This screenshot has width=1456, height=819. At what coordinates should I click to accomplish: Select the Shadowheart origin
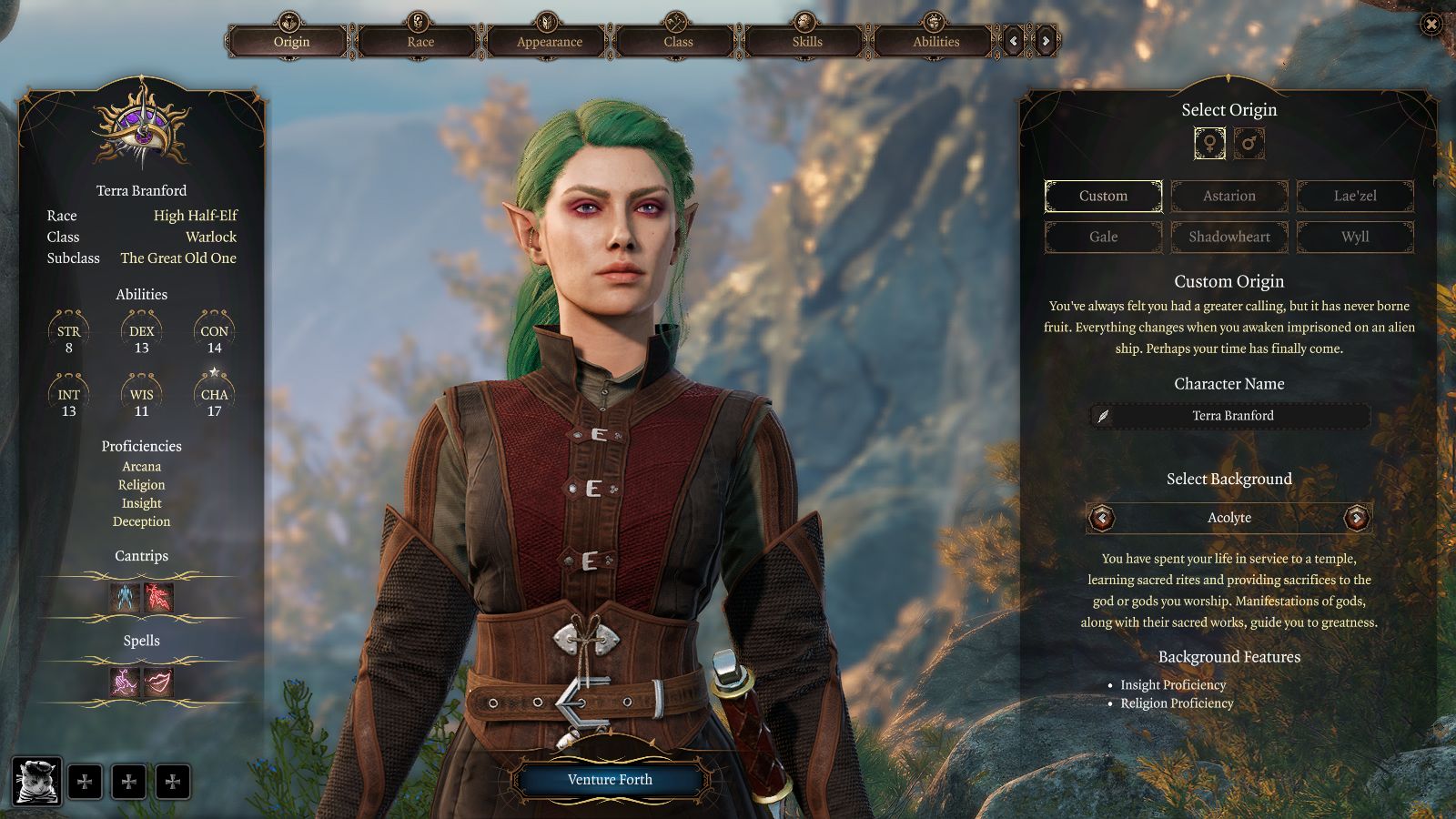(1229, 237)
